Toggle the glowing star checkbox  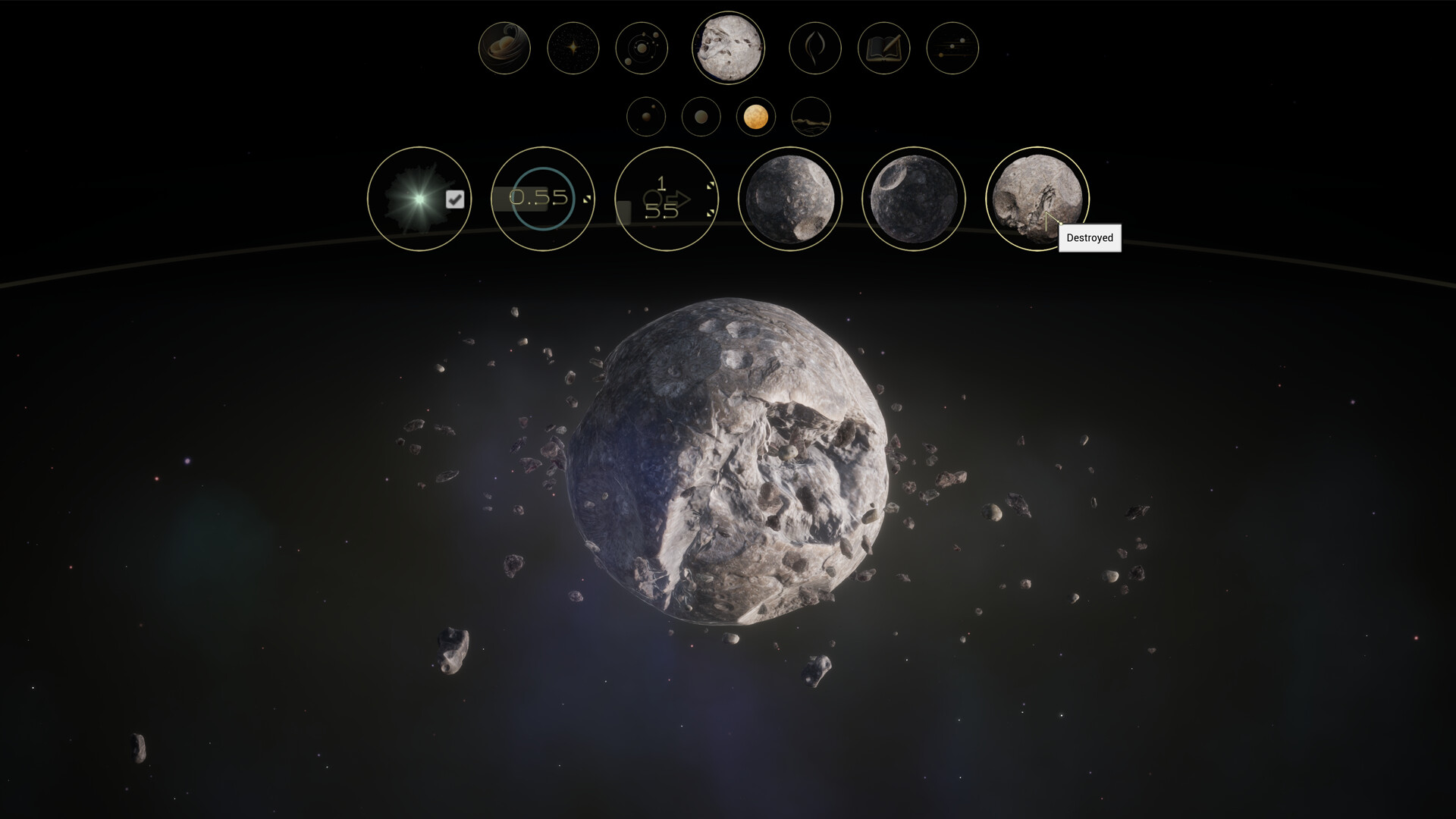(x=455, y=199)
